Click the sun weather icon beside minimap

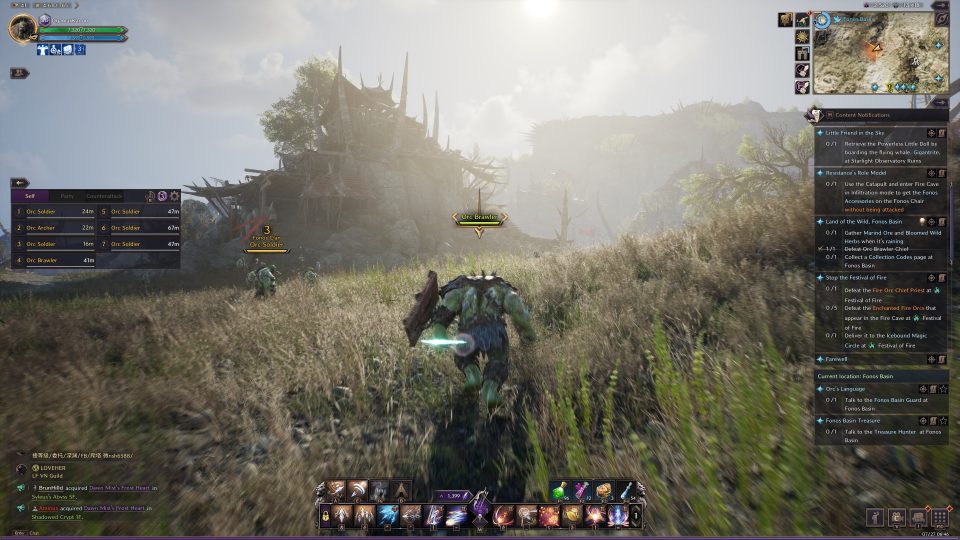pyautogui.click(x=802, y=36)
